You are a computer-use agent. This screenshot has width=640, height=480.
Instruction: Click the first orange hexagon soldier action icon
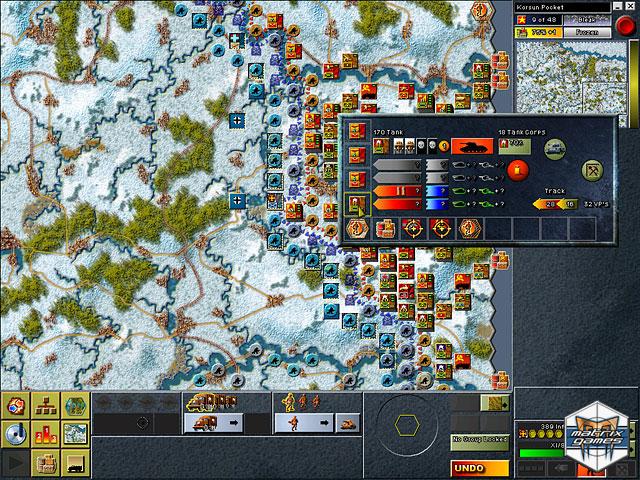[x=355, y=229]
